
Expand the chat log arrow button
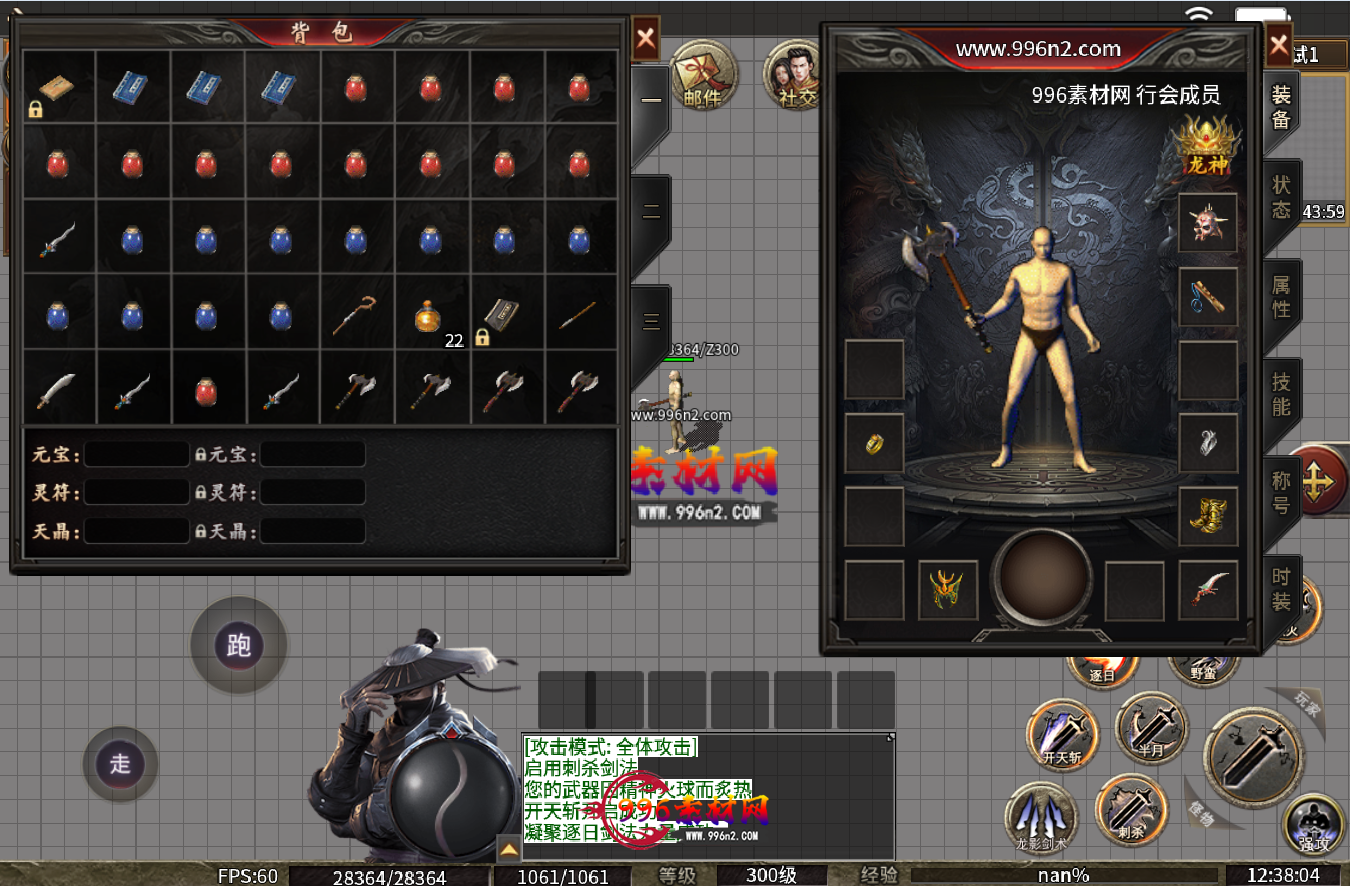point(509,850)
